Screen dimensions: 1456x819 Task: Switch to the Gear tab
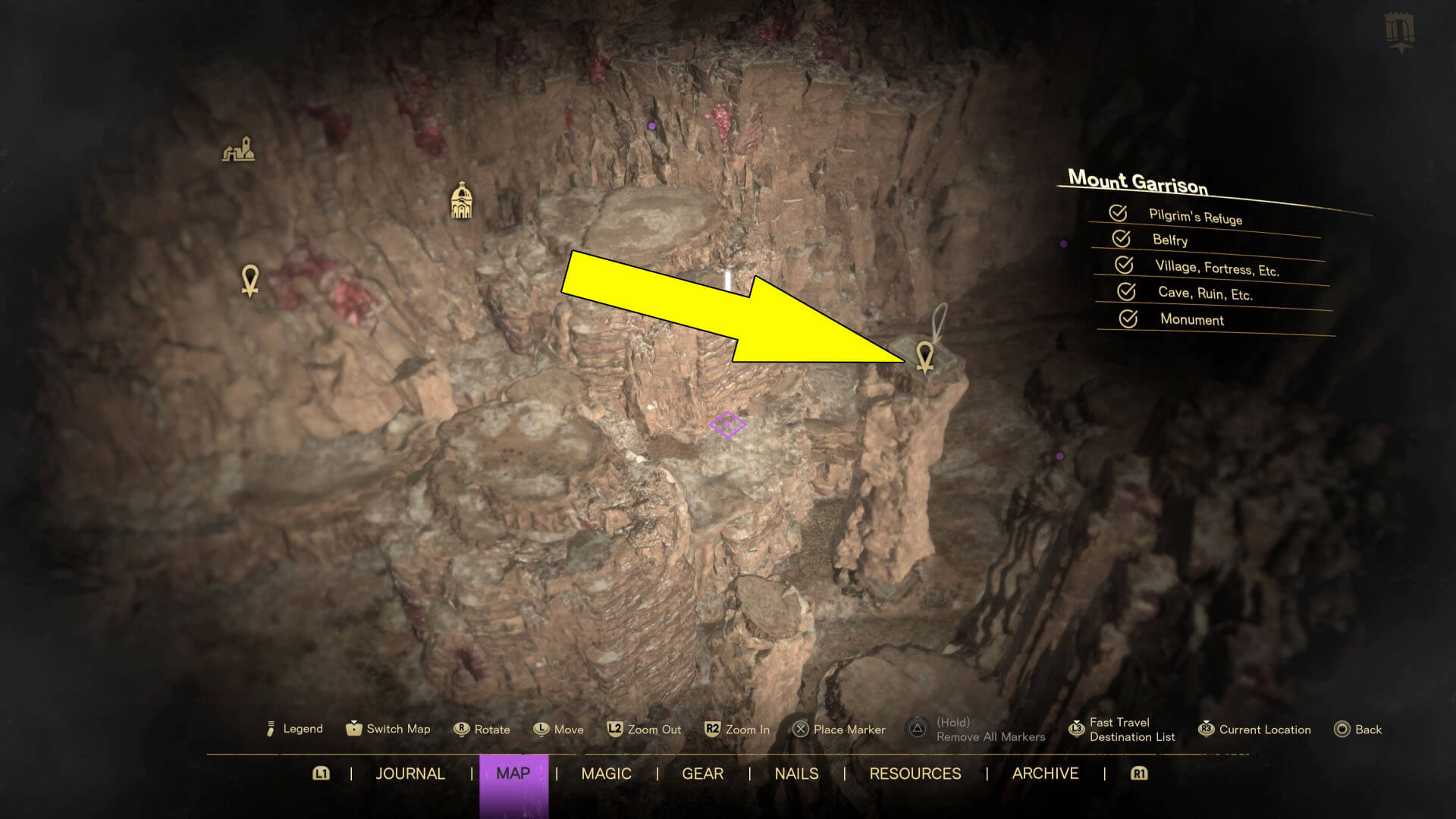(702, 773)
